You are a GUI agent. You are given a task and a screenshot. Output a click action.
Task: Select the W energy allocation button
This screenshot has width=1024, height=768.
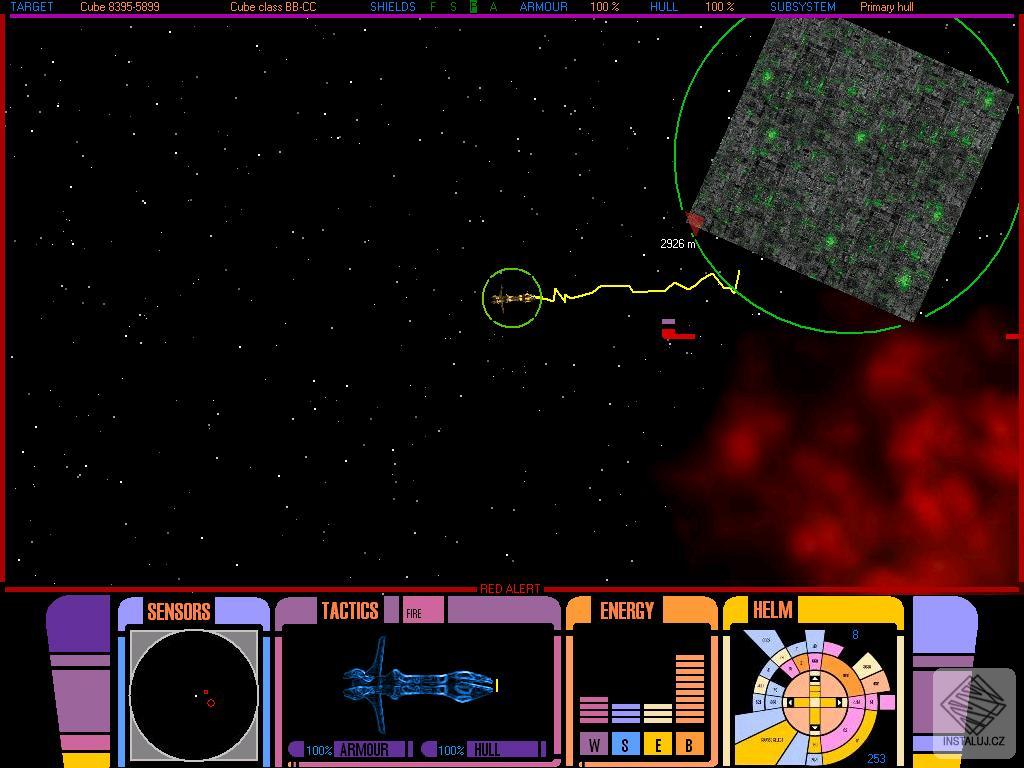tap(594, 744)
